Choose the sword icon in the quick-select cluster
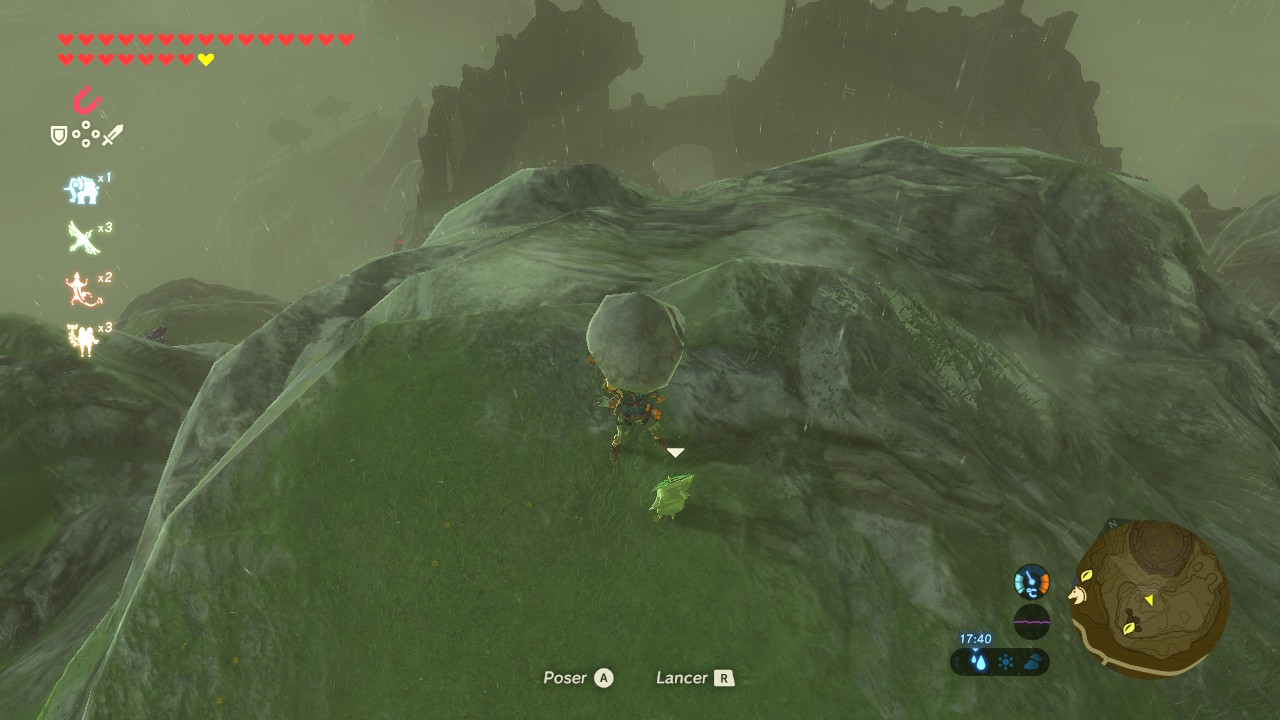The height and width of the screenshot is (720, 1280). [112, 135]
